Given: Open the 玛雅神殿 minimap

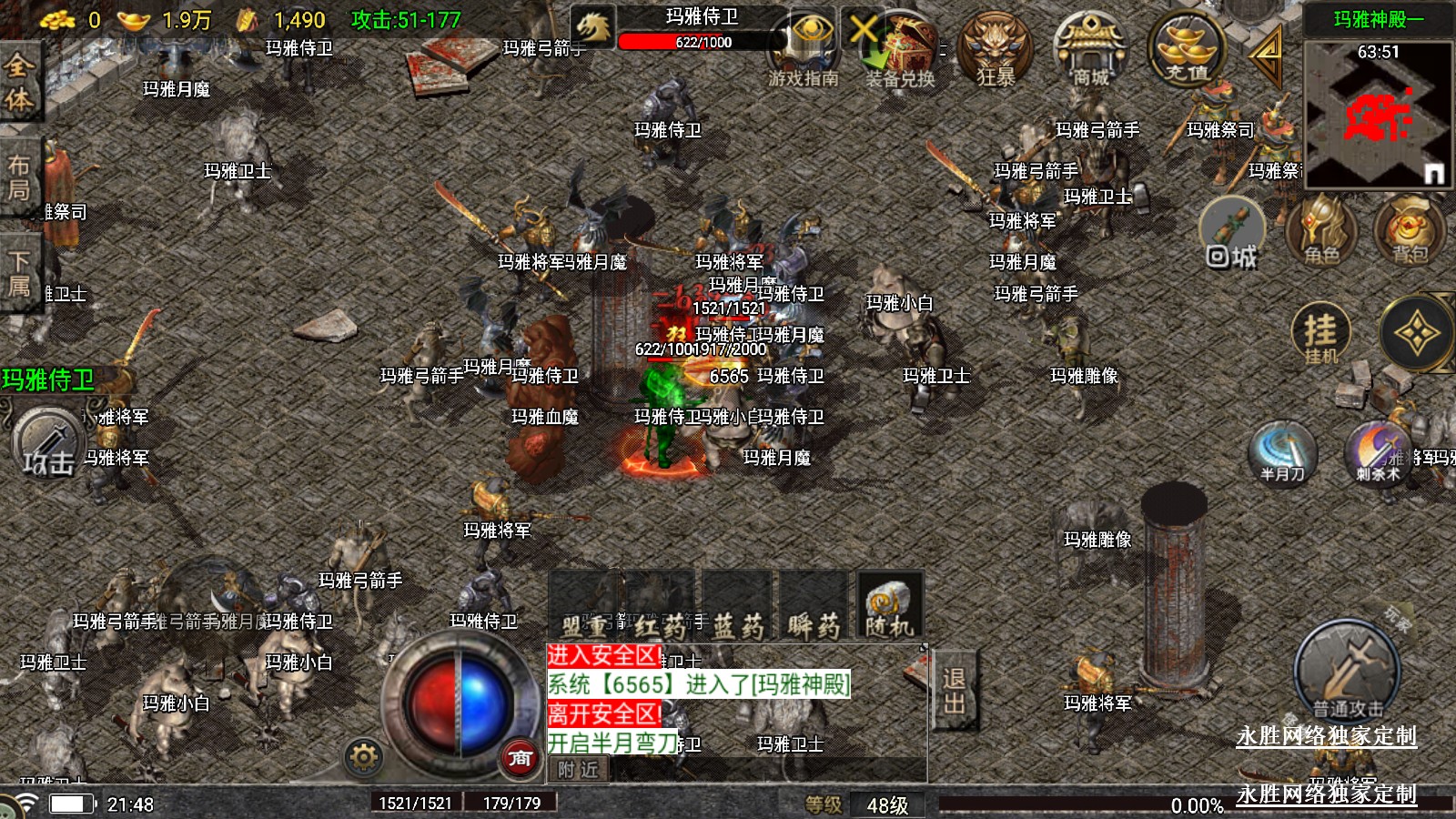Looking at the screenshot, I should (x=1378, y=114).
